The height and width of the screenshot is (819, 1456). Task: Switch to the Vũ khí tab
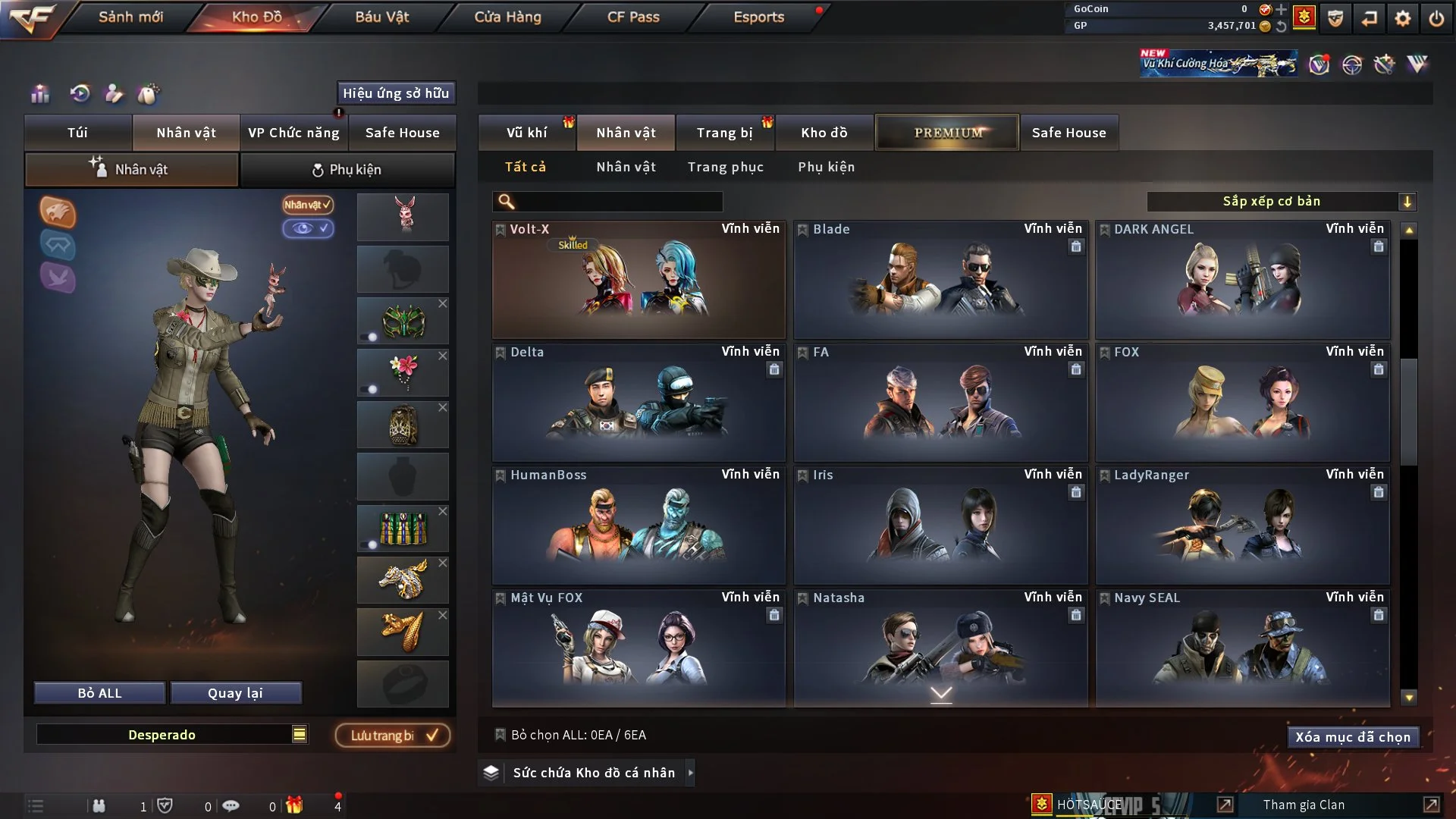click(526, 133)
